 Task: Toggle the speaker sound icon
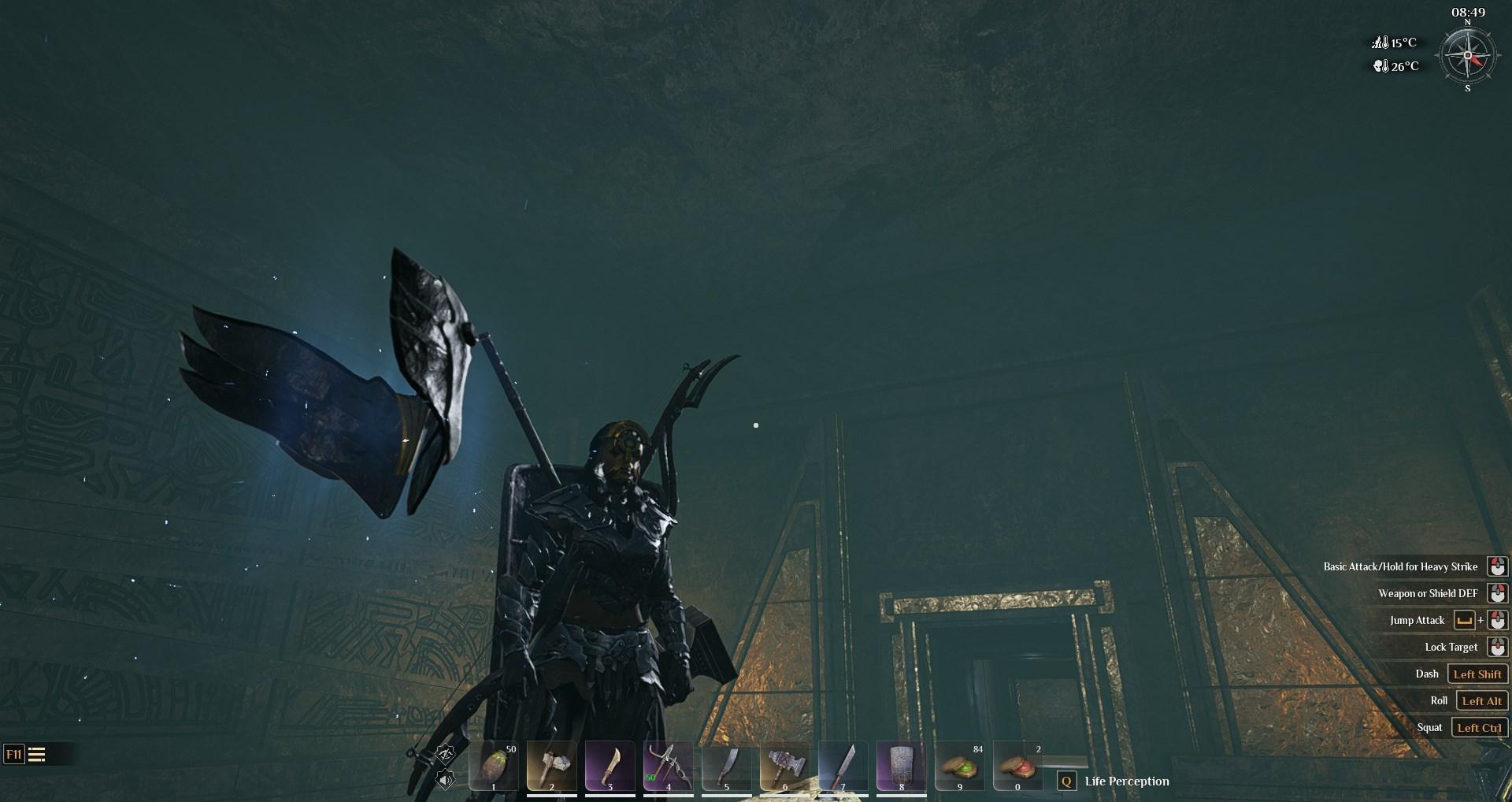[445, 780]
